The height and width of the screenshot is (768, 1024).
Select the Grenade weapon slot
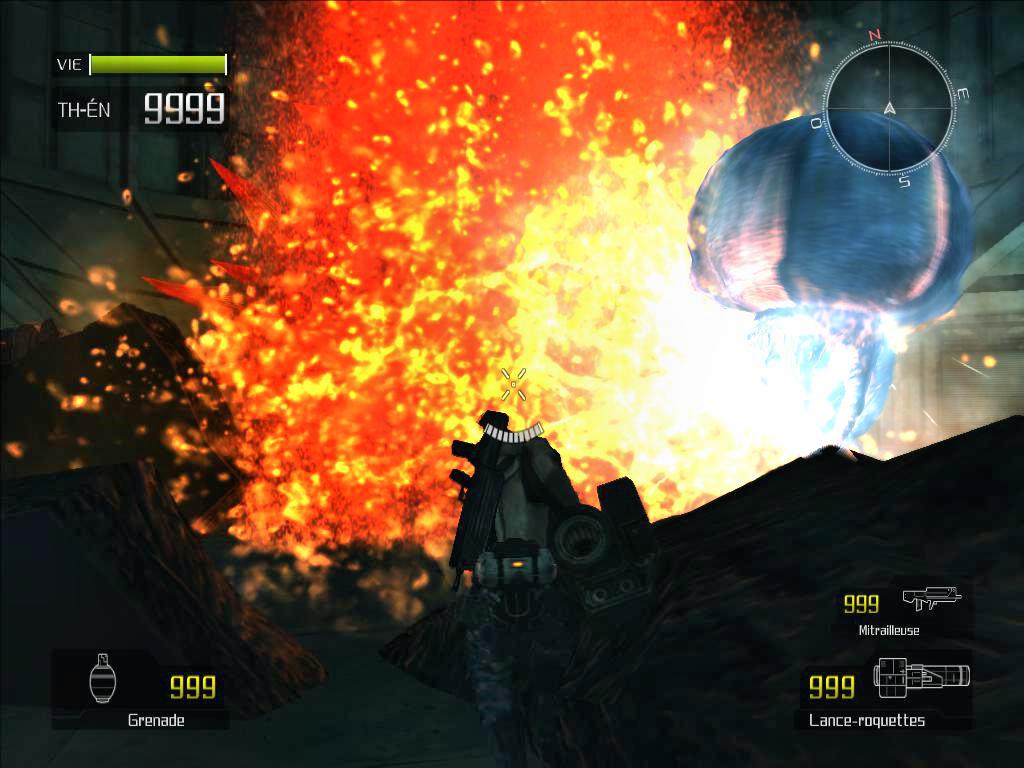pyautogui.click(x=141, y=688)
